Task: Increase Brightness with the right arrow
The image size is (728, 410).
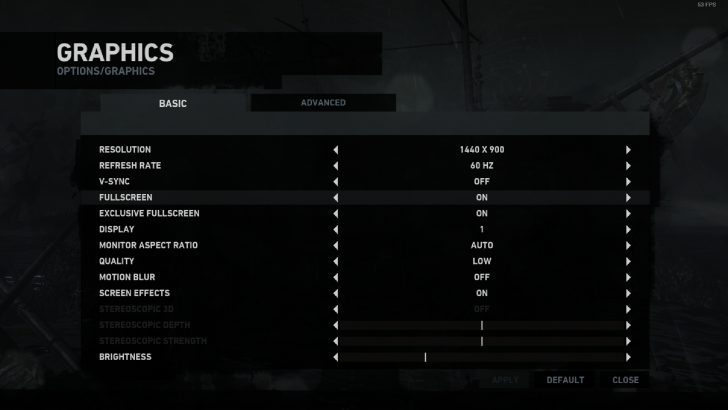Action: 628,357
